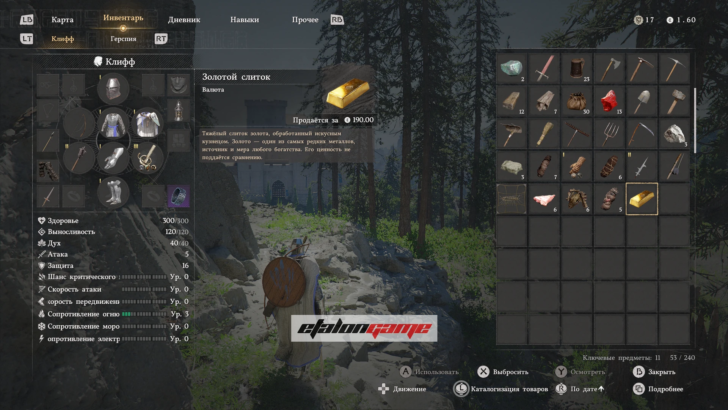Select the red gem inventory item

click(x=609, y=100)
